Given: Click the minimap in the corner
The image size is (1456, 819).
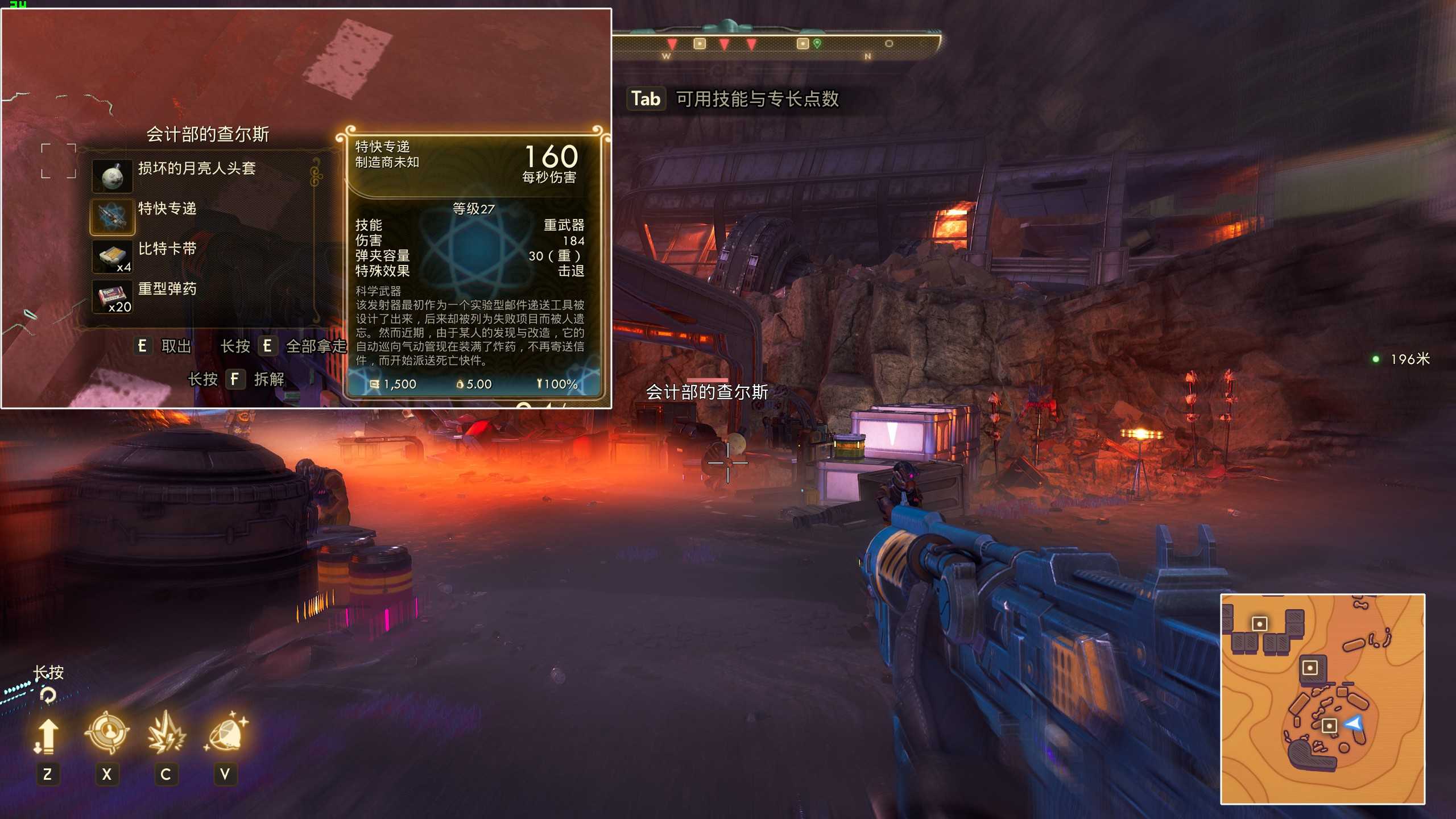Looking at the screenshot, I should coord(1322,698).
